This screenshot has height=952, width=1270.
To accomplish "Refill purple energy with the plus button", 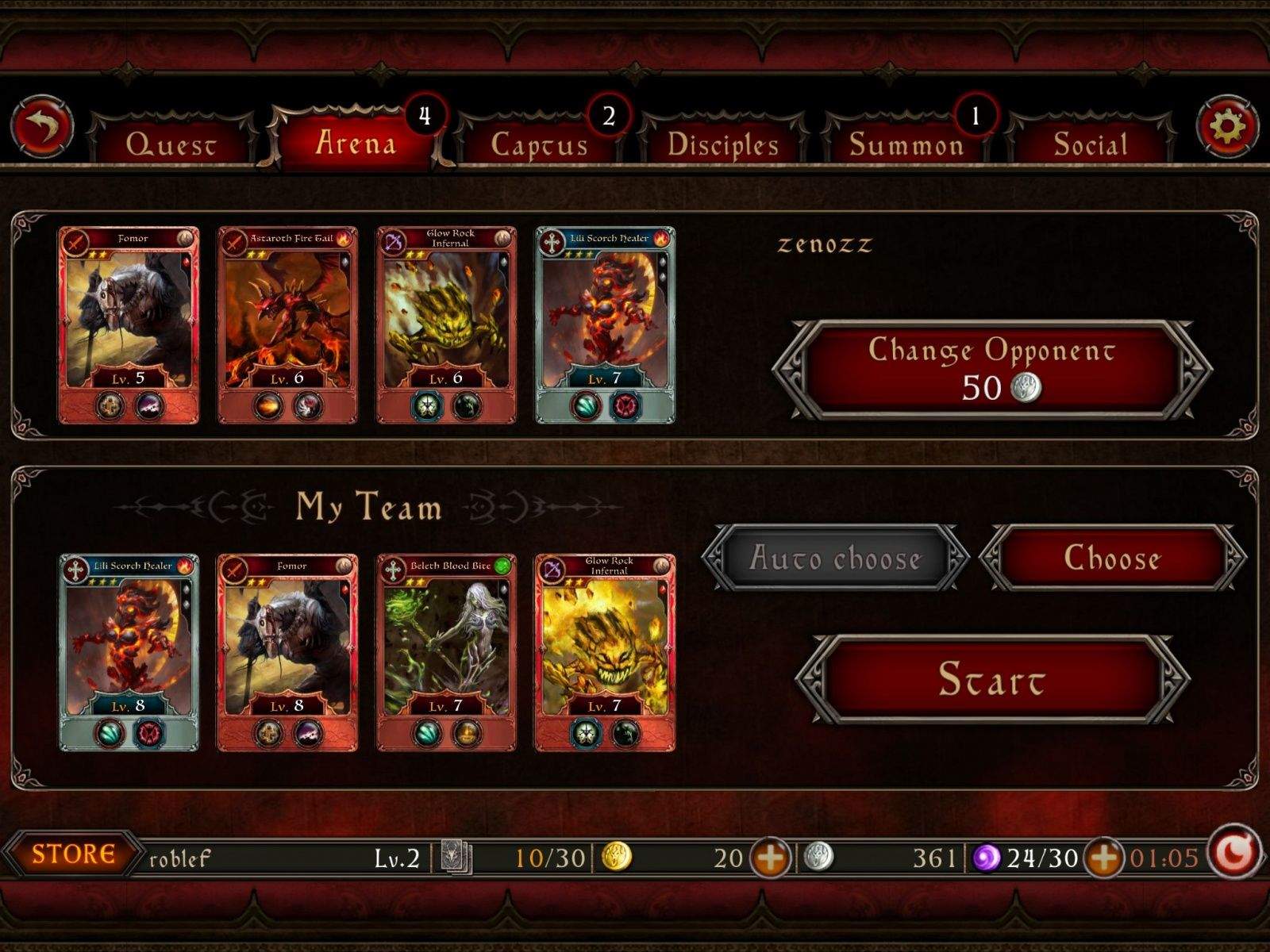I will [x=1103, y=858].
